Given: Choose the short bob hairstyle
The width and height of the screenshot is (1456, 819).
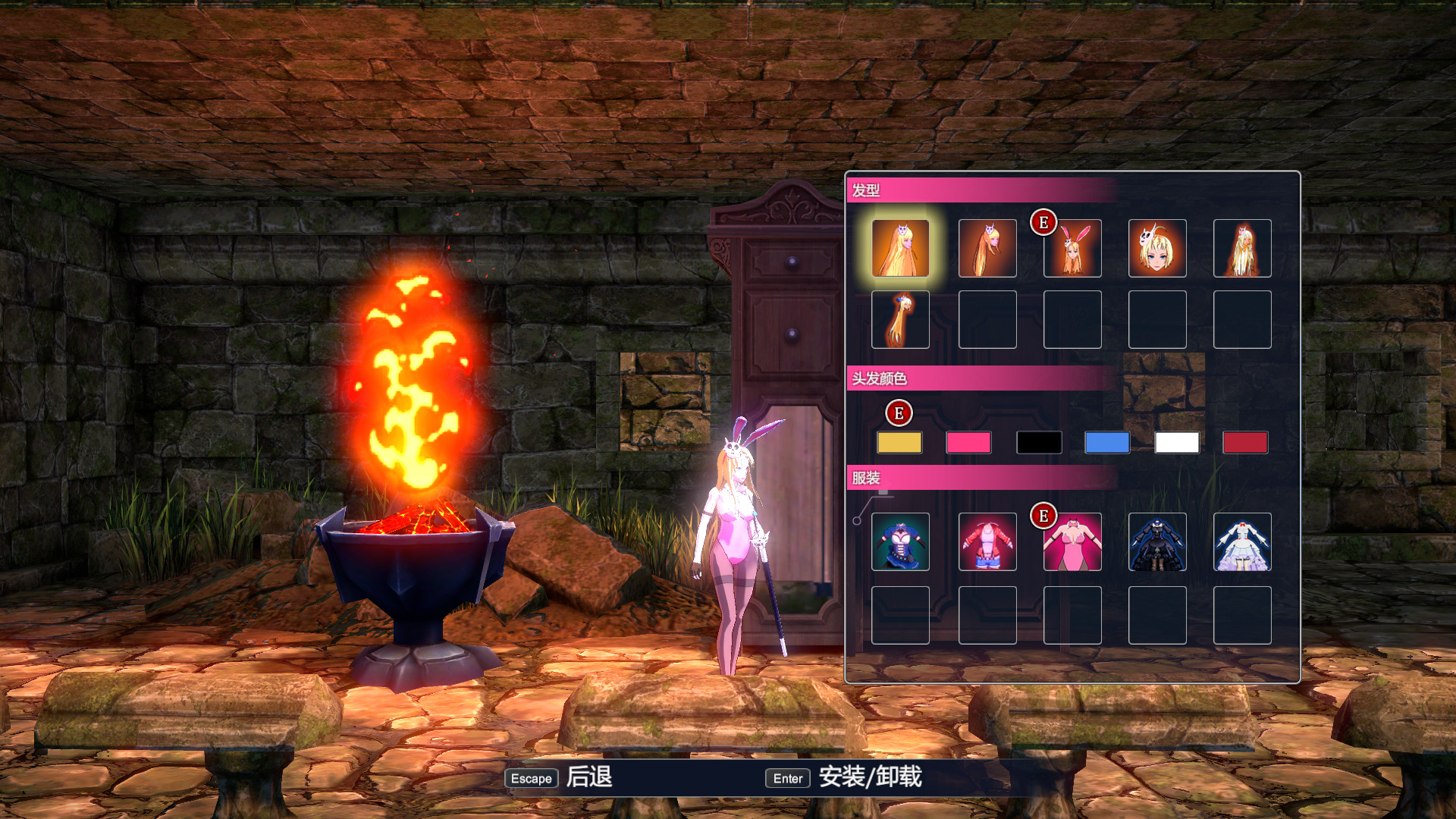Looking at the screenshot, I should point(1157,248).
